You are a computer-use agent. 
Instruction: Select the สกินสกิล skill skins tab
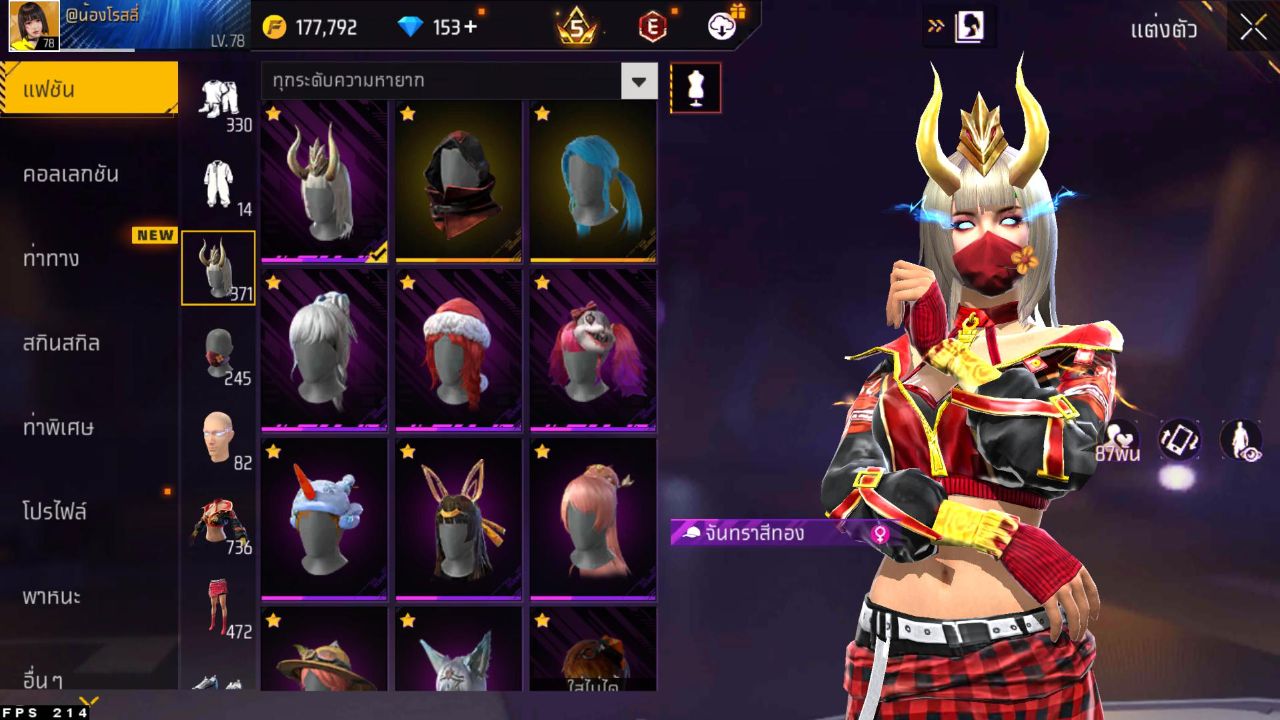point(62,343)
